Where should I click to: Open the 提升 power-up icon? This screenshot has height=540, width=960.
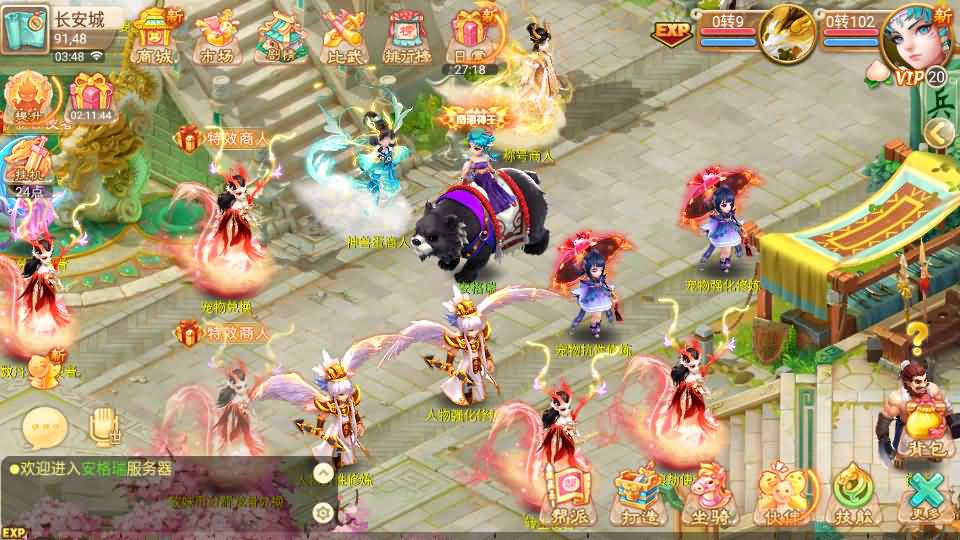[24, 100]
